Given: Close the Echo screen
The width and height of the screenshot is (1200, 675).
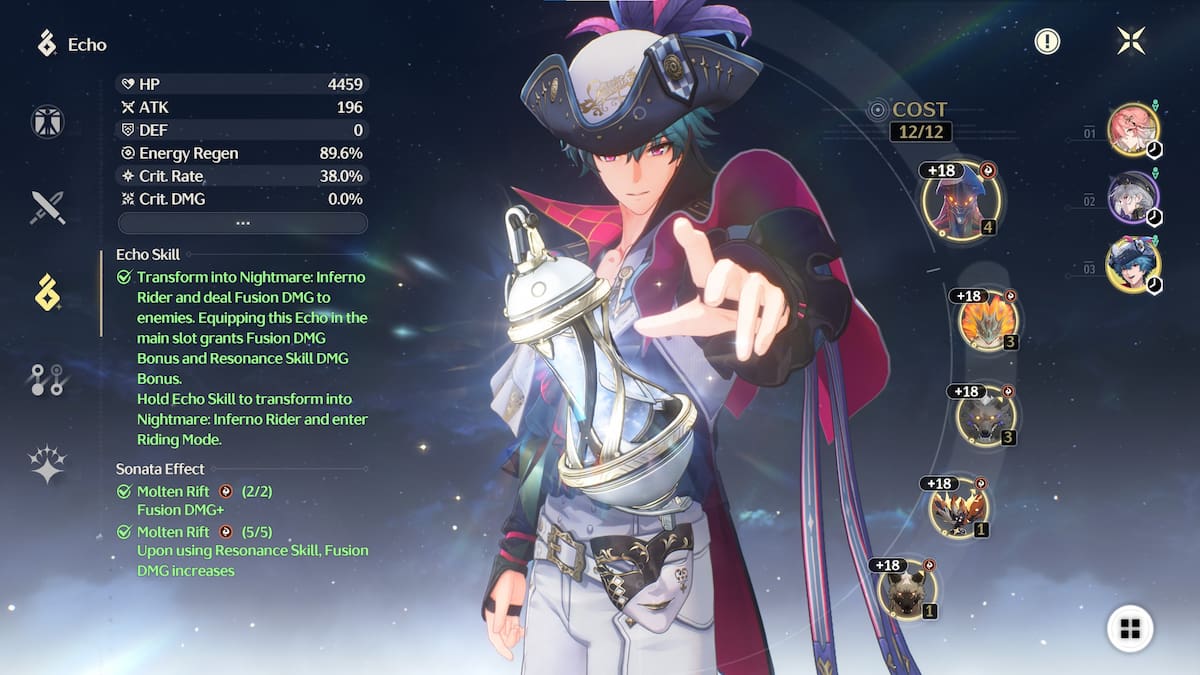Looking at the screenshot, I should (1131, 41).
